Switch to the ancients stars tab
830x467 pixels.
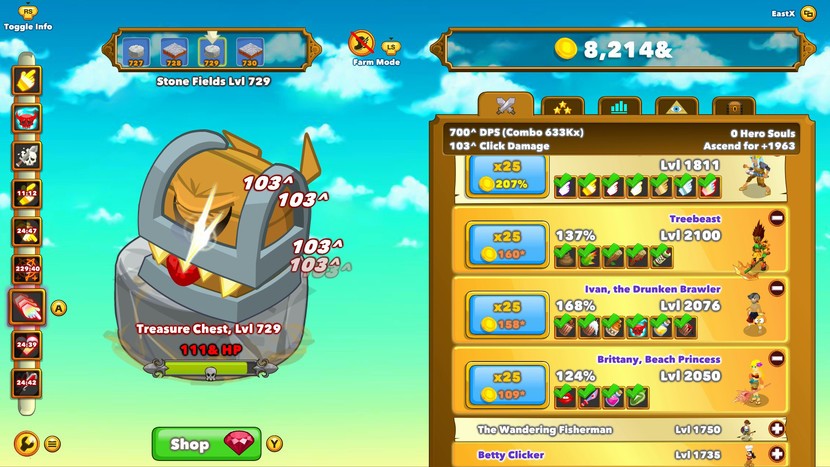(x=562, y=107)
